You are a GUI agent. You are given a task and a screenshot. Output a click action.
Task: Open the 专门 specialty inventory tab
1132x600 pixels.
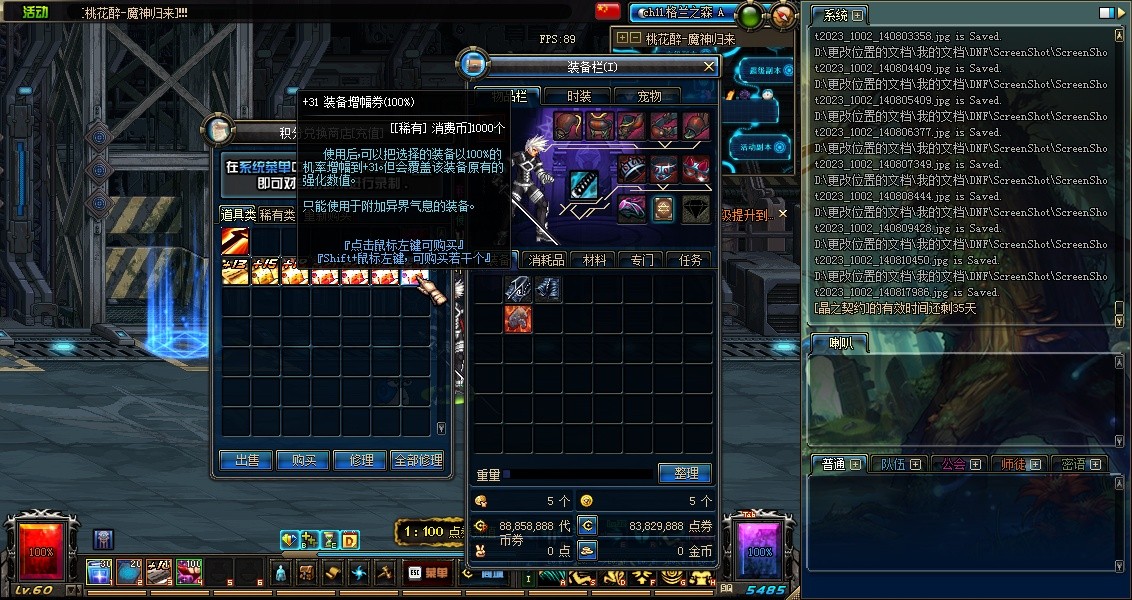(642, 260)
